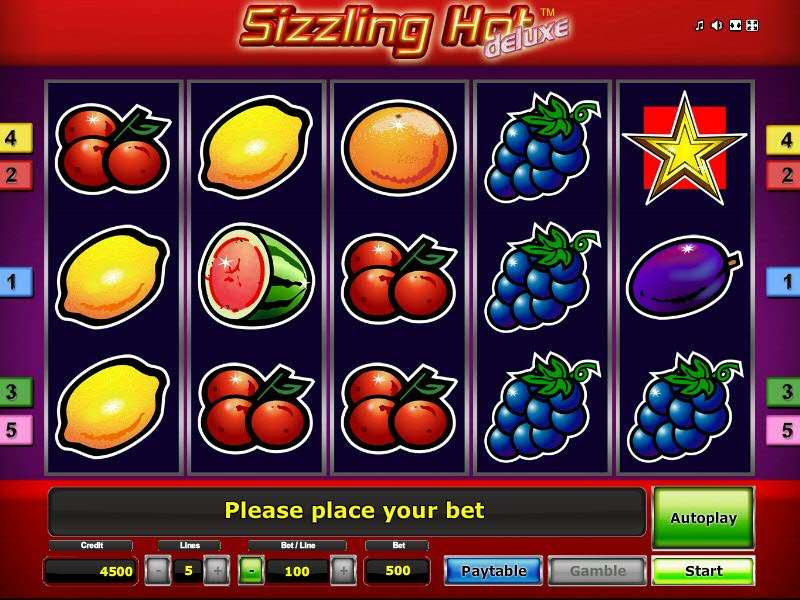Viewport: 800px width, 600px height.
Task: Reduce the number of Lines
Action: (x=158, y=571)
